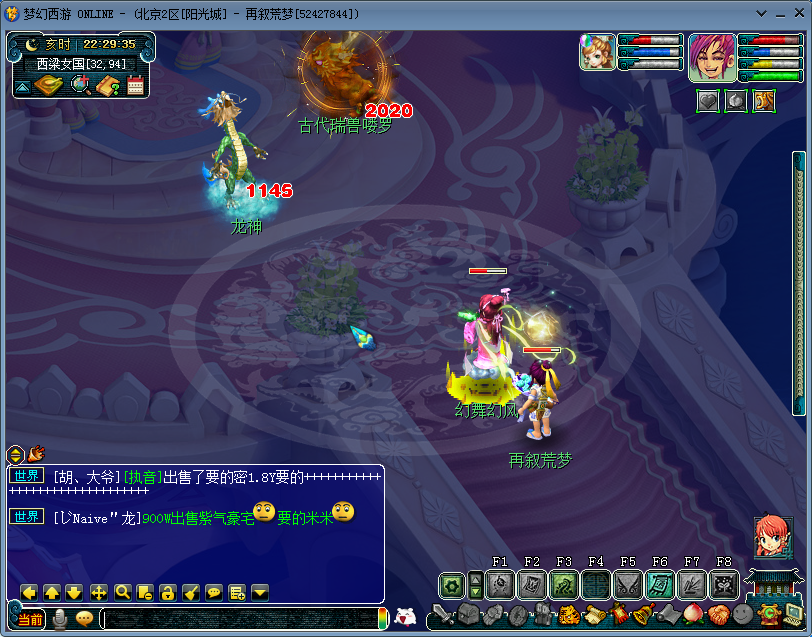Click the 当前 chat channel button
This screenshot has height=637, width=812.
29,619
